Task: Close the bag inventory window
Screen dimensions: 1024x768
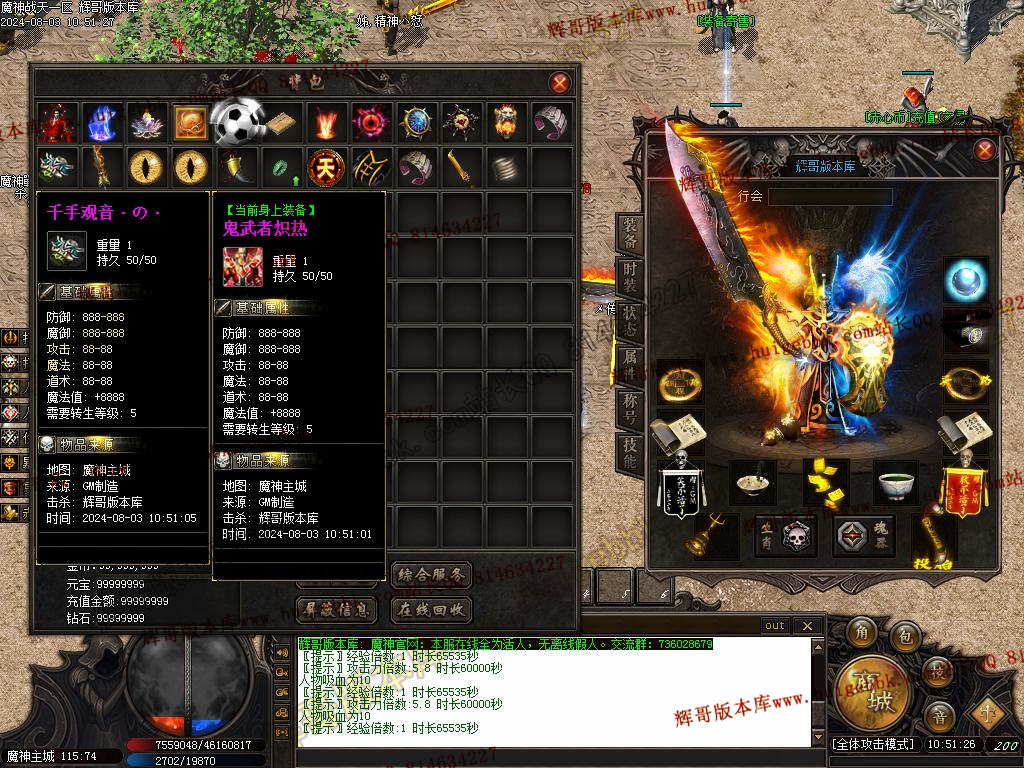Action: (560, 83)
